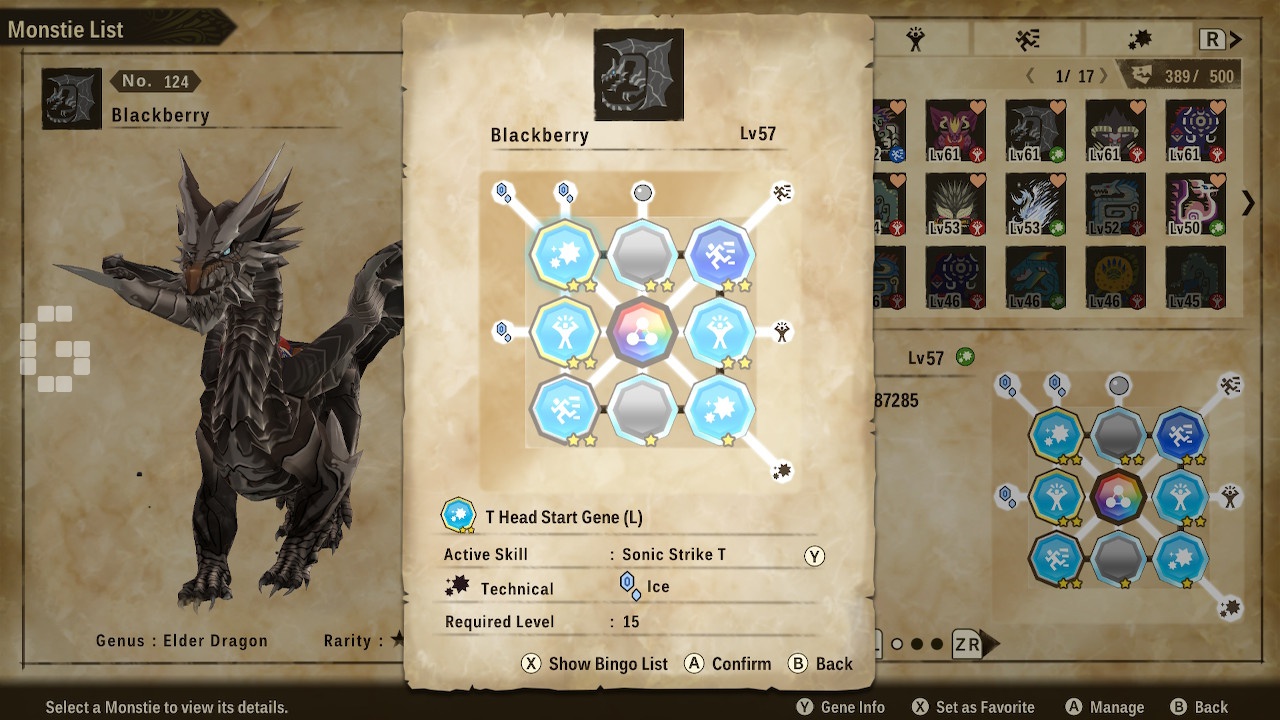Select the Lv50 pink monstie thumbnail

tap(1196, 204)
